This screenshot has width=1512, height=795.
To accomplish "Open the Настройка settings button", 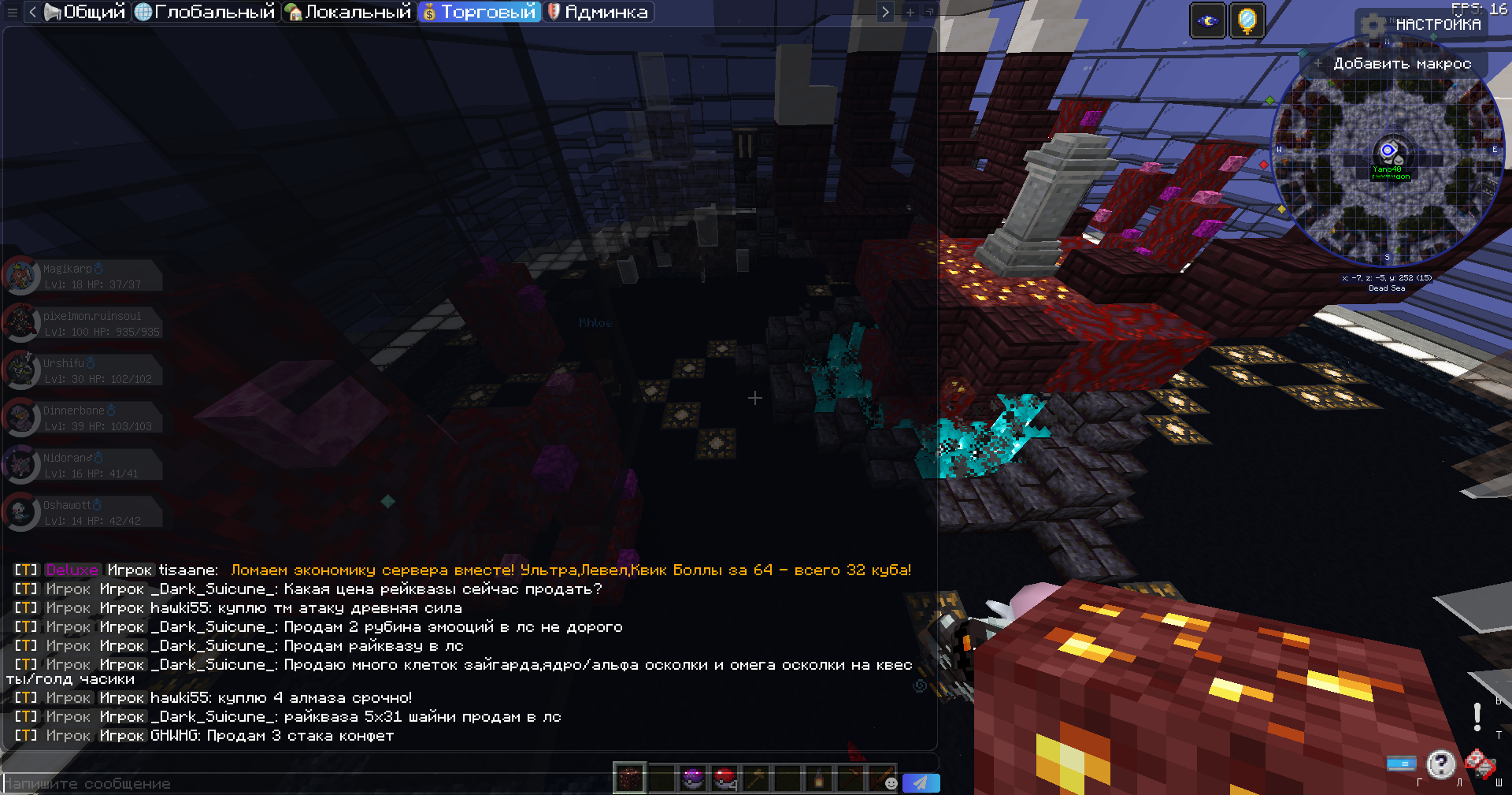I will (1425, 24).
